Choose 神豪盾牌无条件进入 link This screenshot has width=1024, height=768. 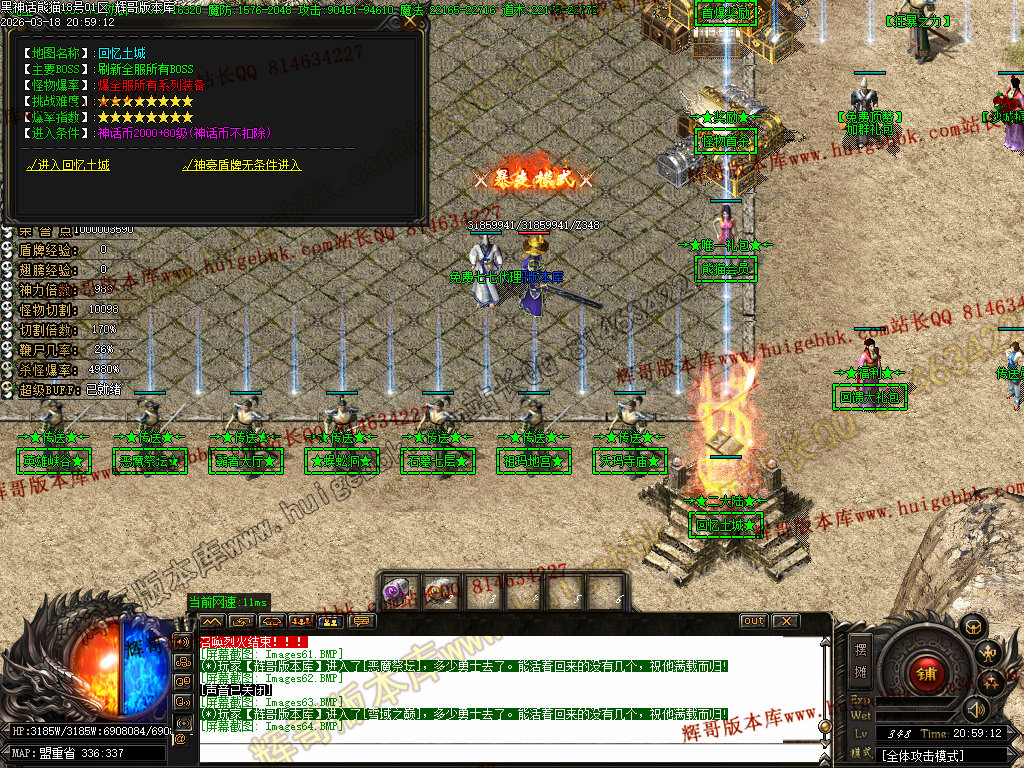(x=241, y=165)
